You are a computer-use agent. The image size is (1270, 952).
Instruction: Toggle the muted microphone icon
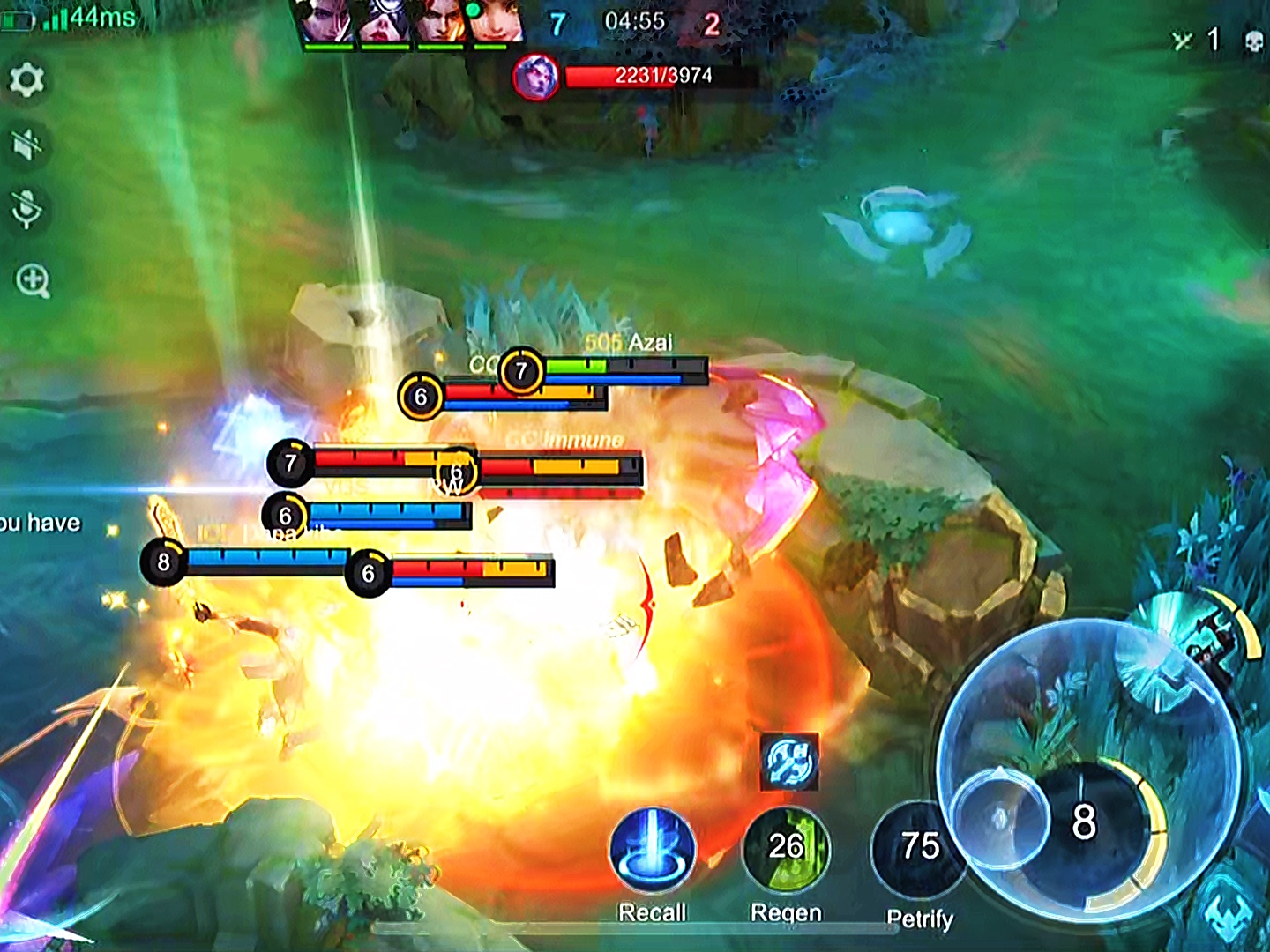click(x=26, y=210)
